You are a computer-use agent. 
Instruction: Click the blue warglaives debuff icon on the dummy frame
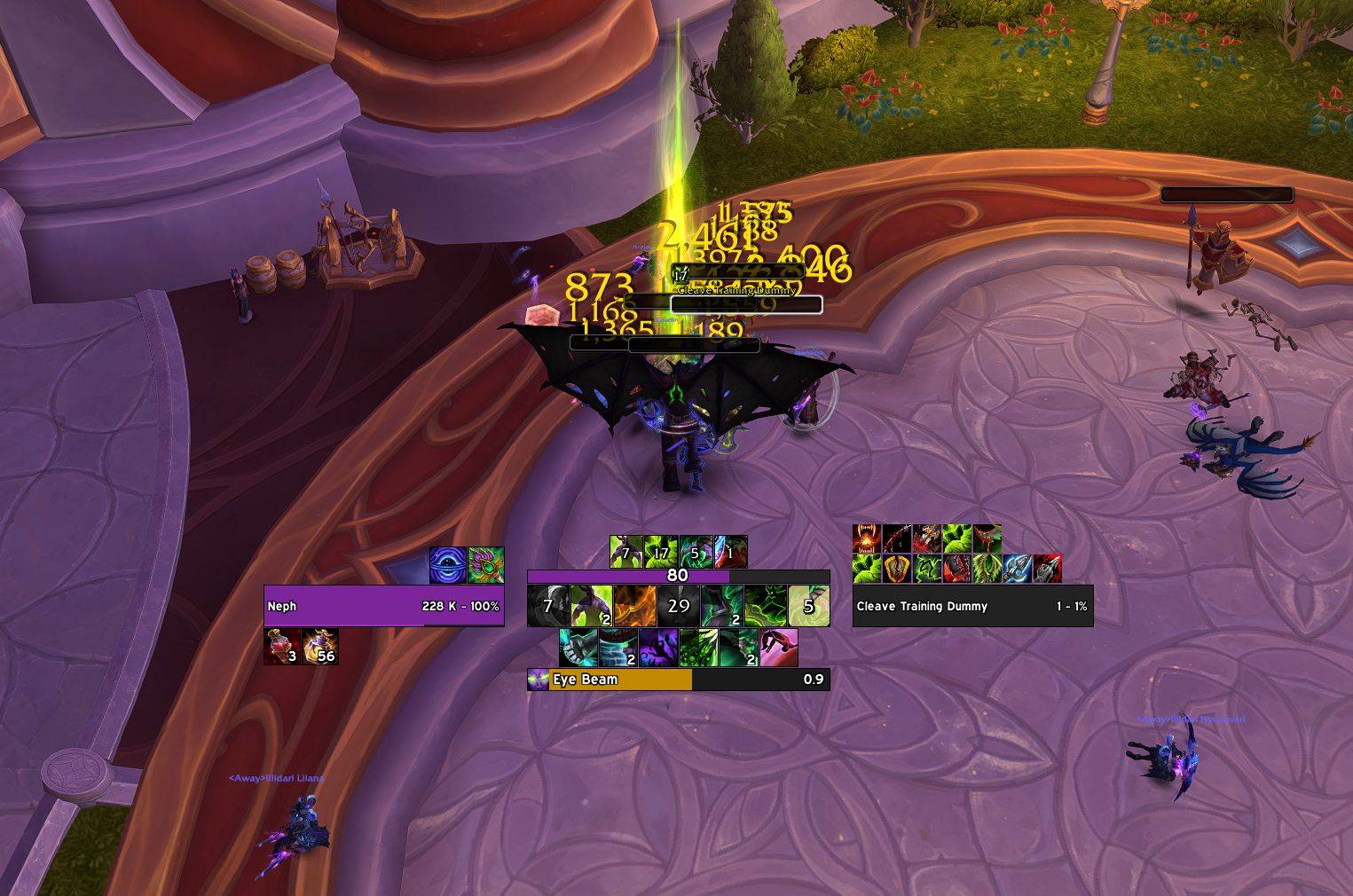click(1017, 568)
